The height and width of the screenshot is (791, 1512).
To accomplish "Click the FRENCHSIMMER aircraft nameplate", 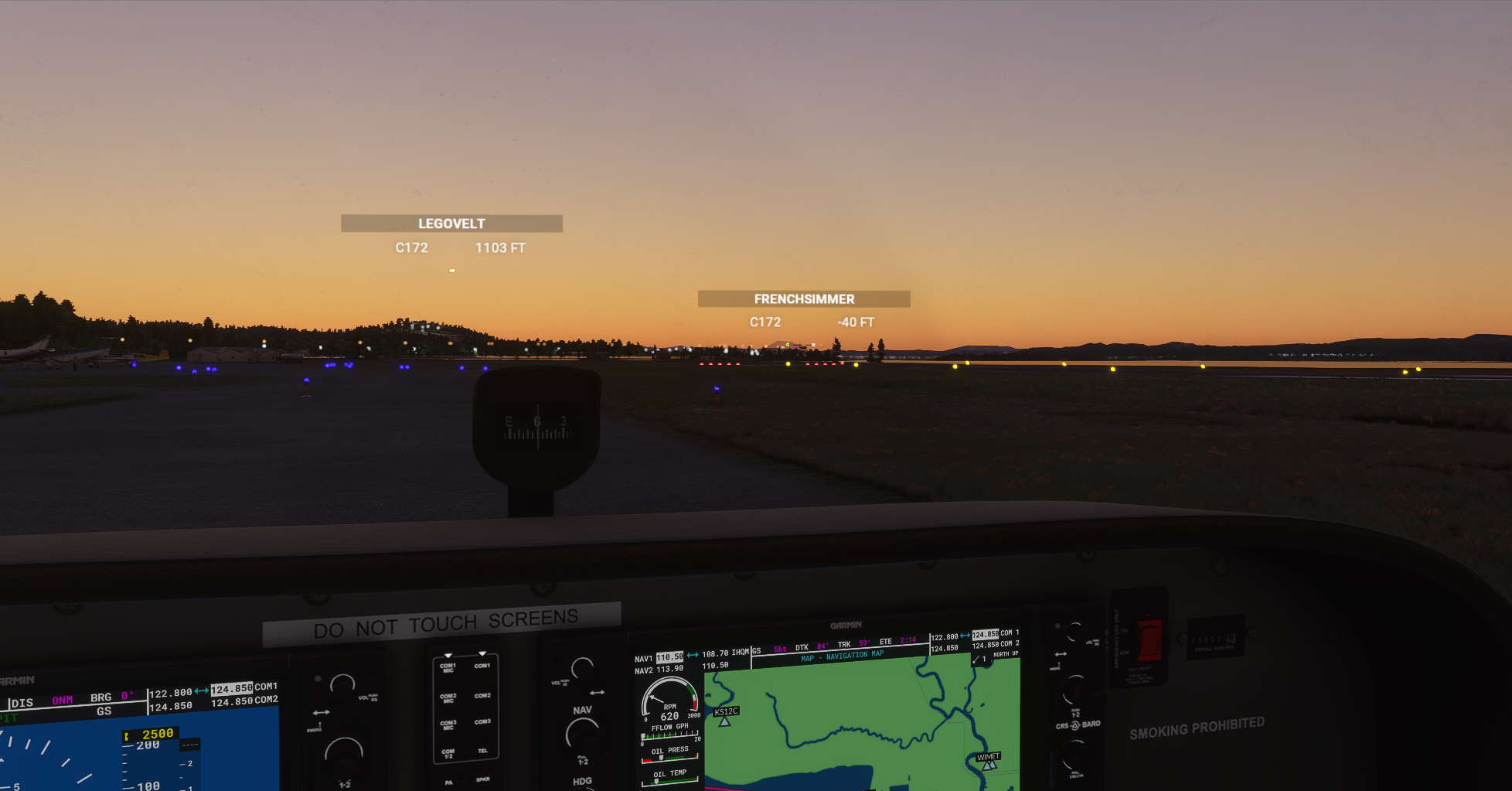I will point(803,298).
